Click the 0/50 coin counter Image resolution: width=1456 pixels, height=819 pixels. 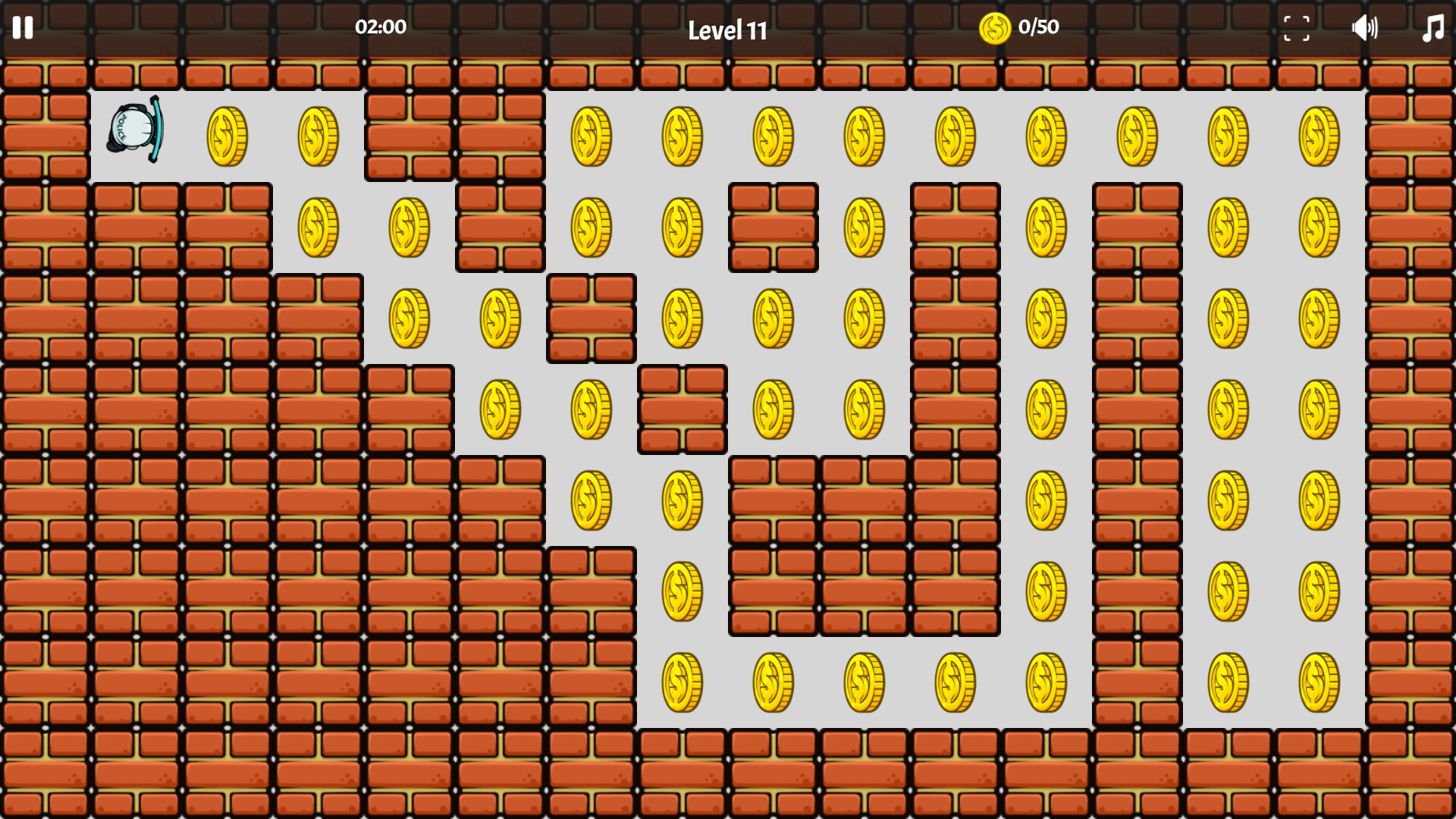pos(1039,28)
